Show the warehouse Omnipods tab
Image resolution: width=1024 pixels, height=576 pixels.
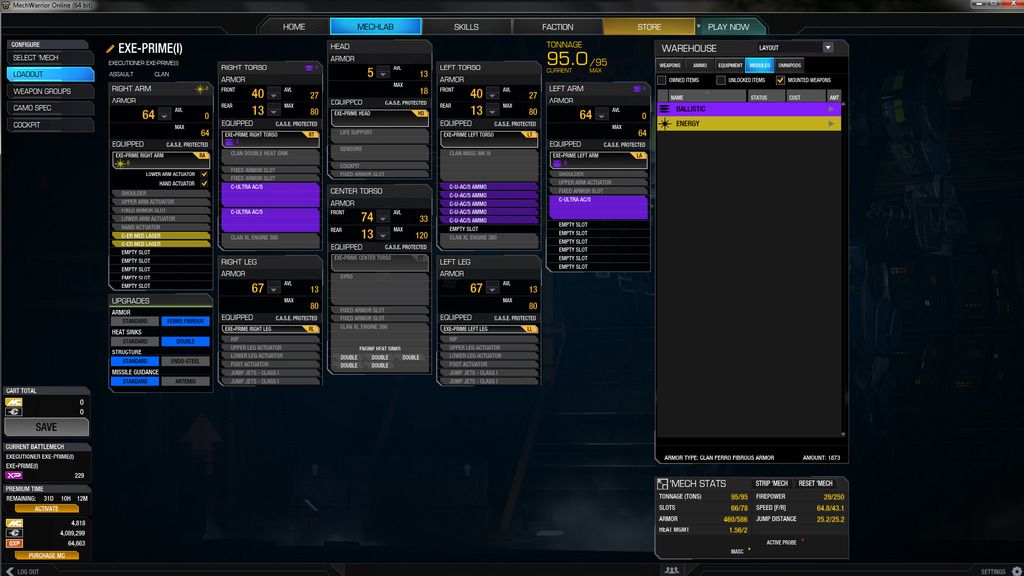coord(790,65)
